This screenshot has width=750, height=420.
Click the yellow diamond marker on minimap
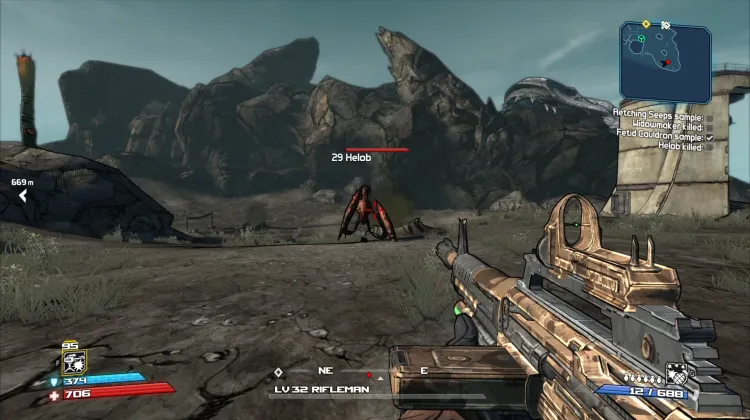pyautogui.click(x=646, y=23)
